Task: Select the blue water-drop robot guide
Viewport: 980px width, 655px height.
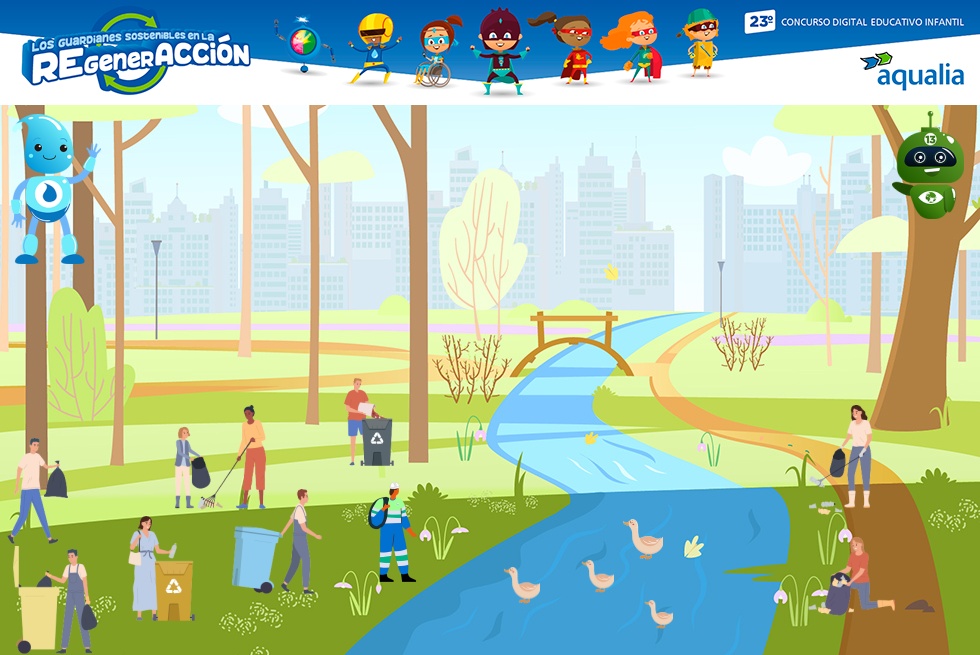Action: (48, 187)
